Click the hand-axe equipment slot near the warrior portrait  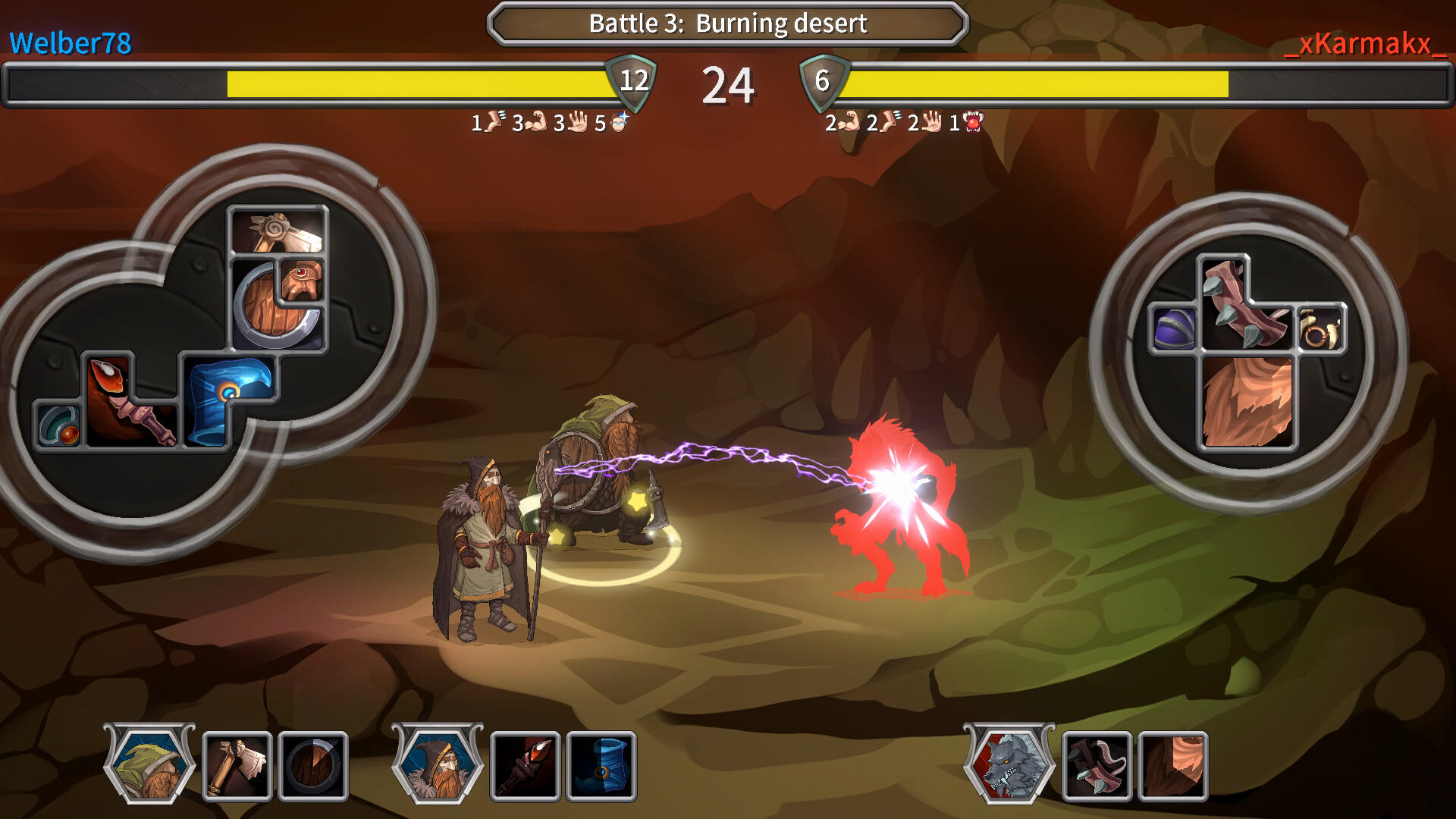click(x=237, y=766)
